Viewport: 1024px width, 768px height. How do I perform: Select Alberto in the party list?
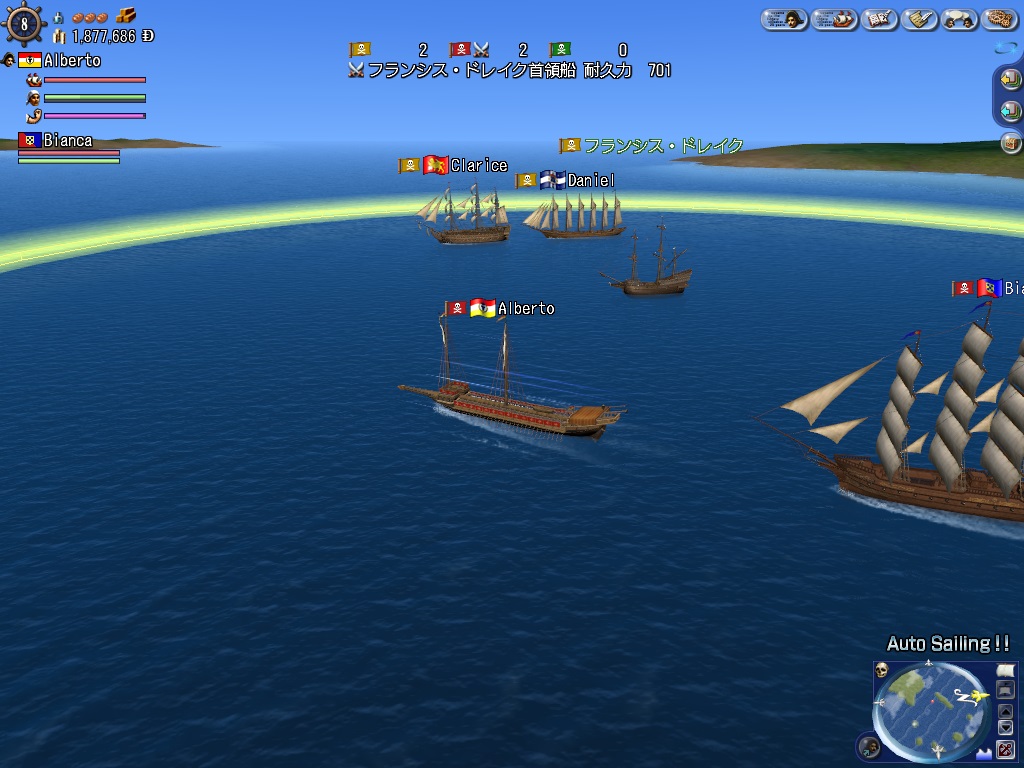coord(71,61)
